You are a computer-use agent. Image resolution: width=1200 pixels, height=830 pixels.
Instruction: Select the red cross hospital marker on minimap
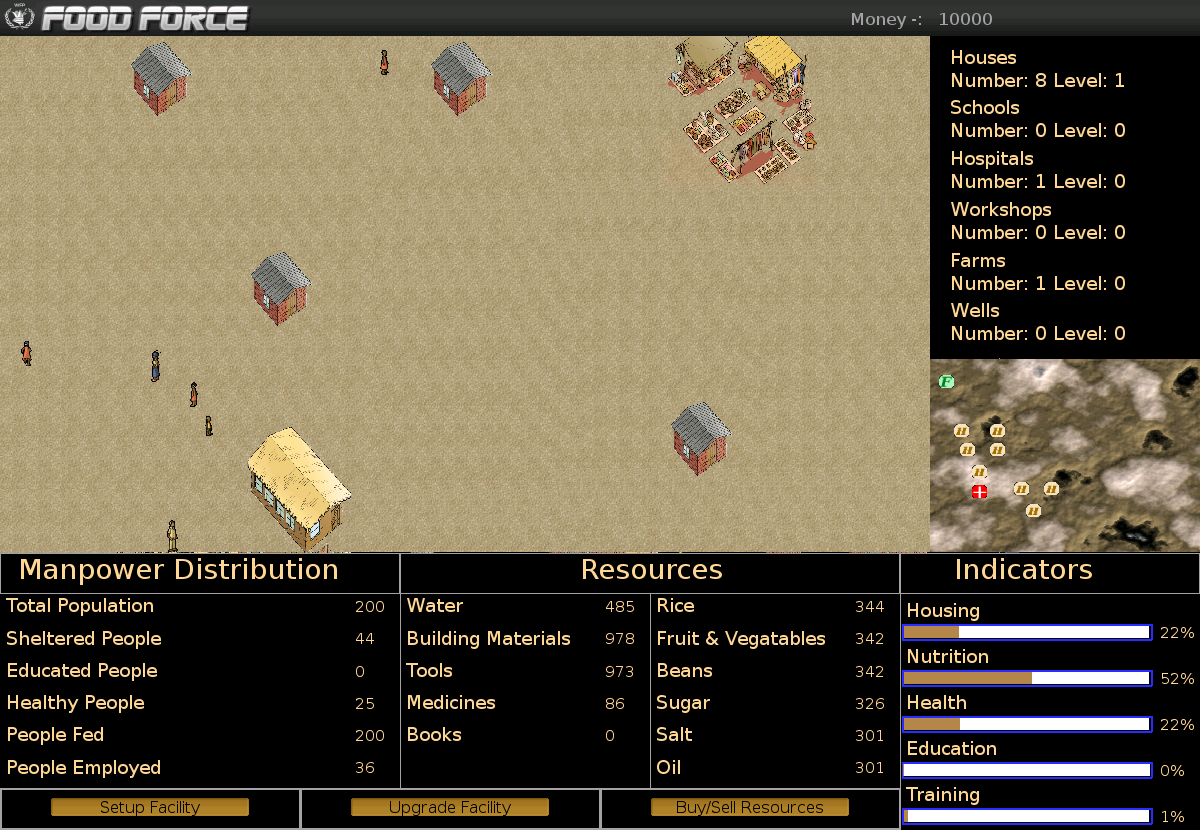click(x=980, y=491)
